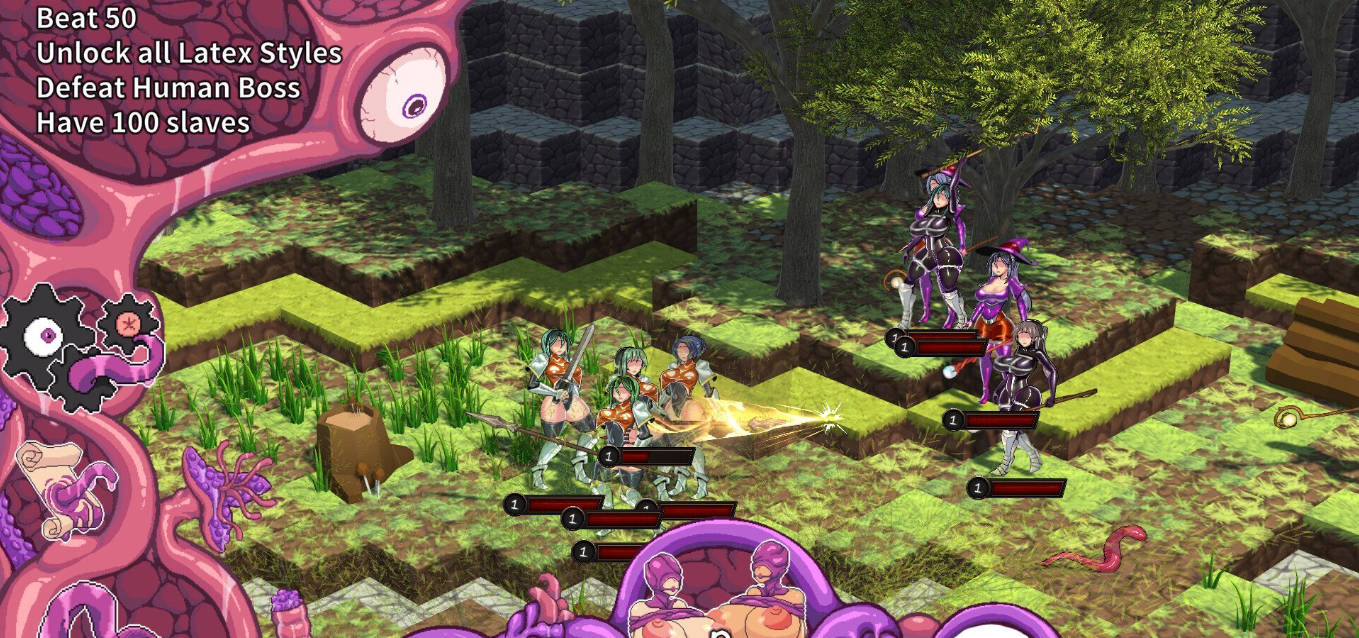Click the objectives list starting with Beat 50
Viewport: 1359px width, 638px height.
(x=188, y=70)
